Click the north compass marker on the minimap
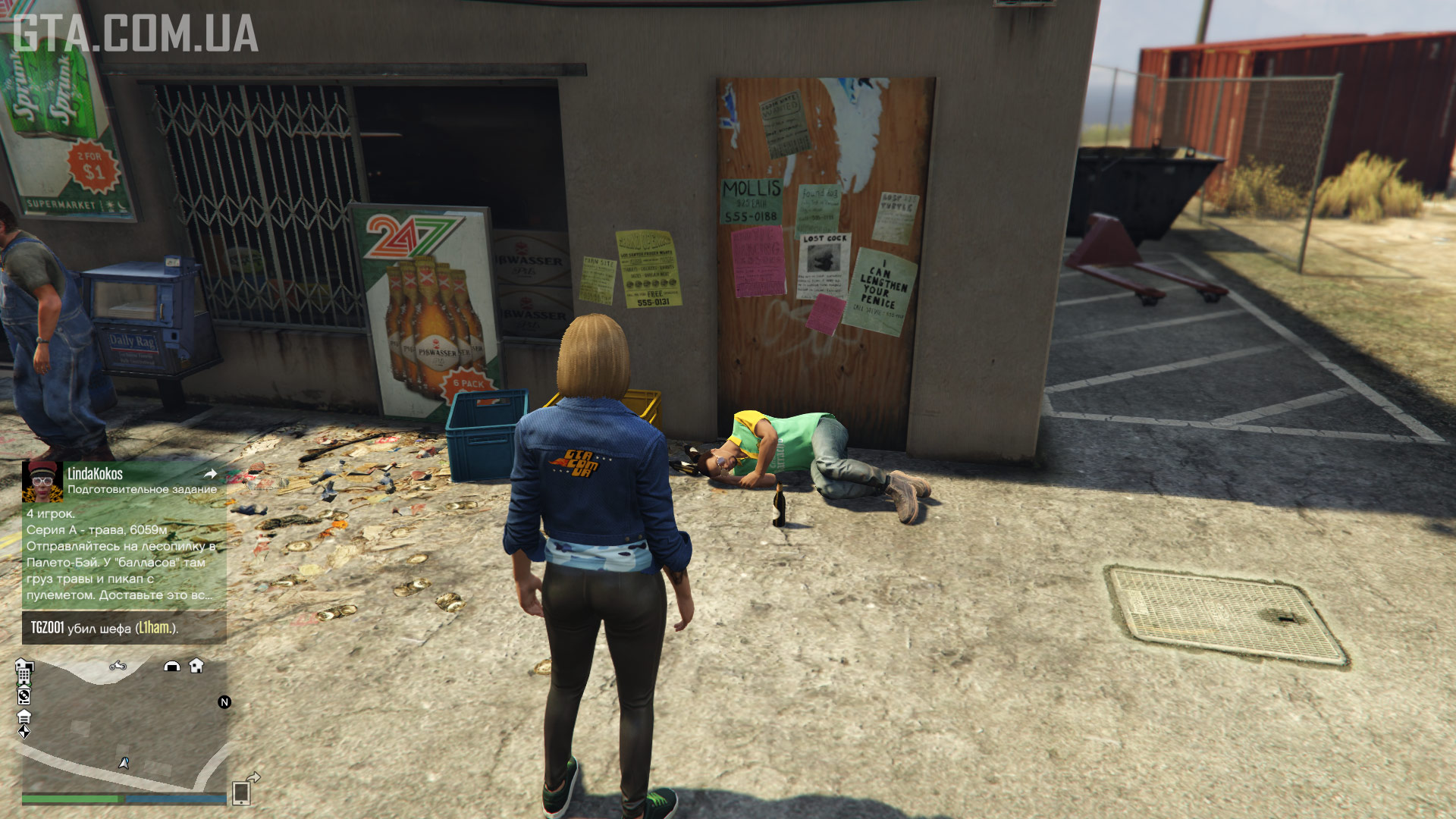Viewport: 1456px width, 819px height. (x=224, y=702)
